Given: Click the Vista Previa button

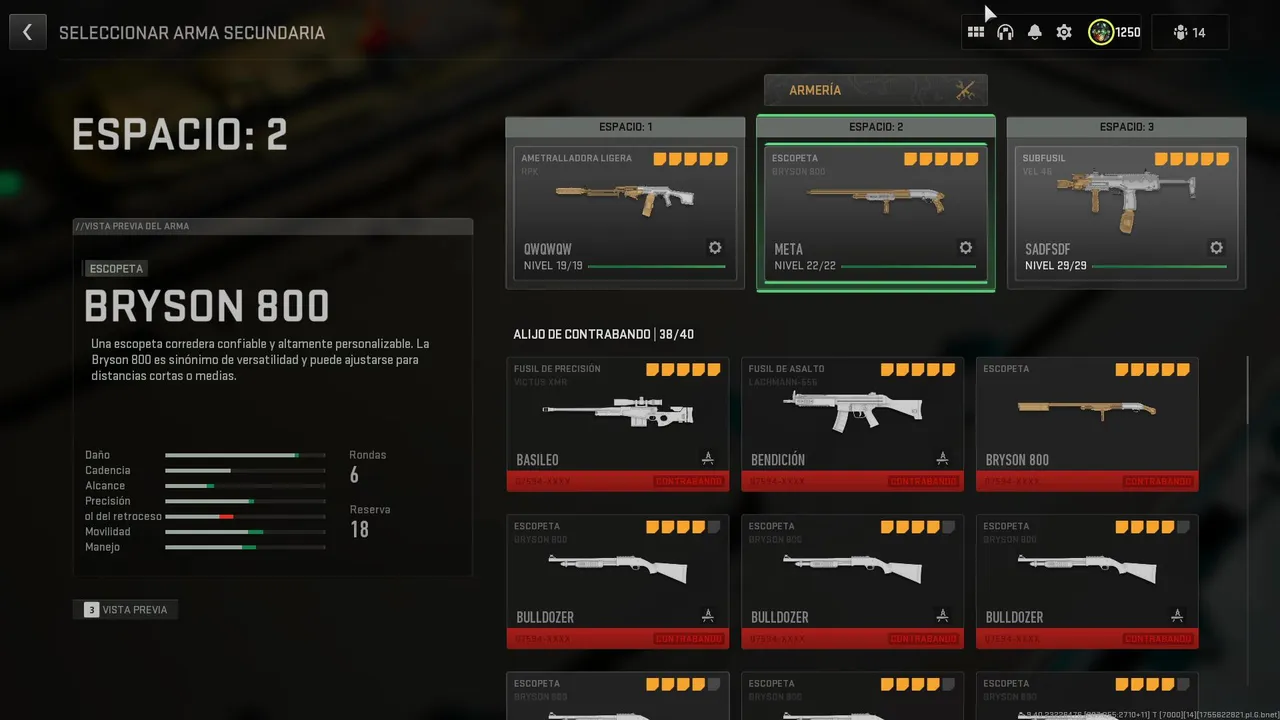Looking at the screenshot, I should coord(126,609).
